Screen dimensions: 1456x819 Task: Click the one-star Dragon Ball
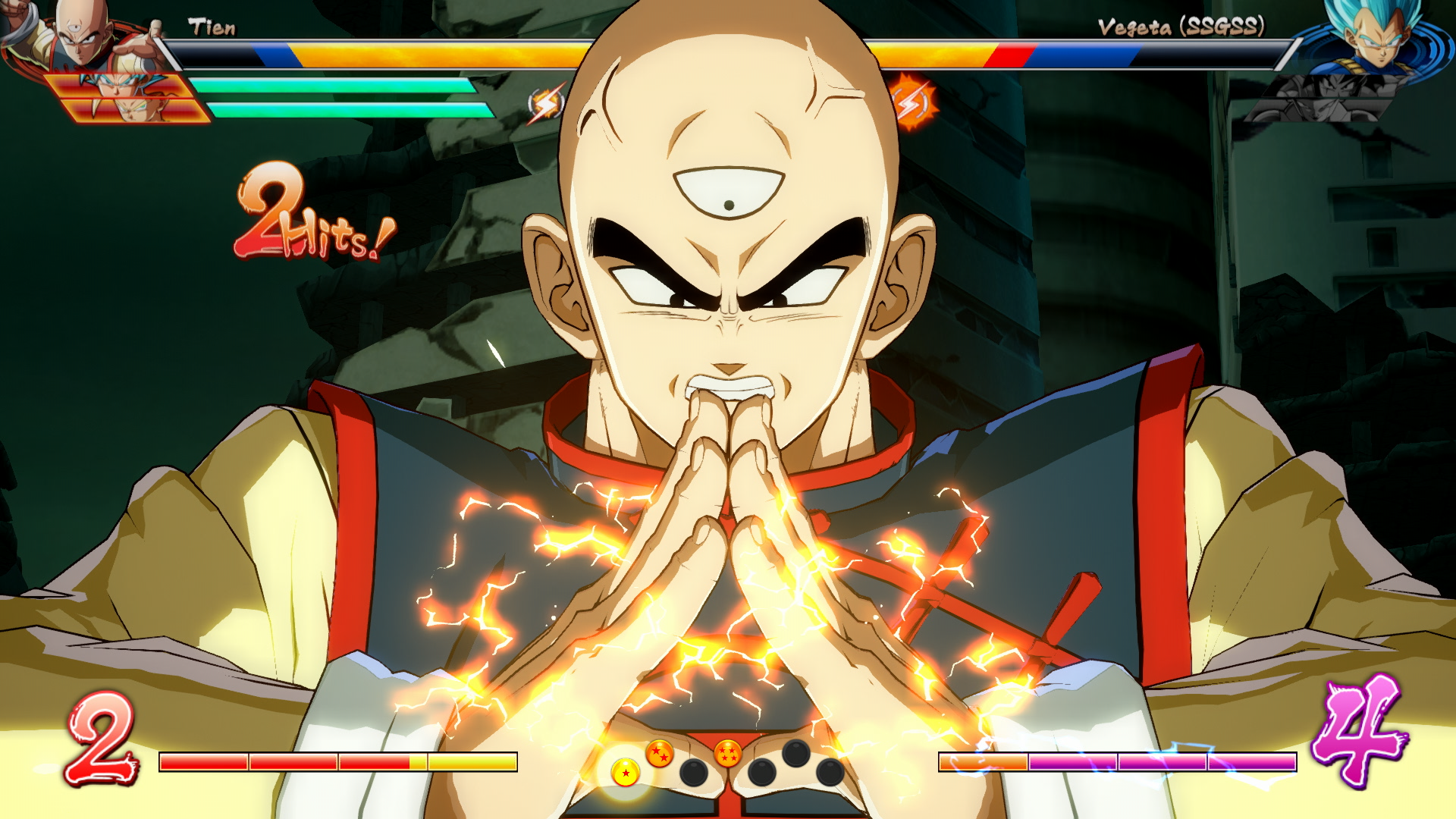click(626, 773)
